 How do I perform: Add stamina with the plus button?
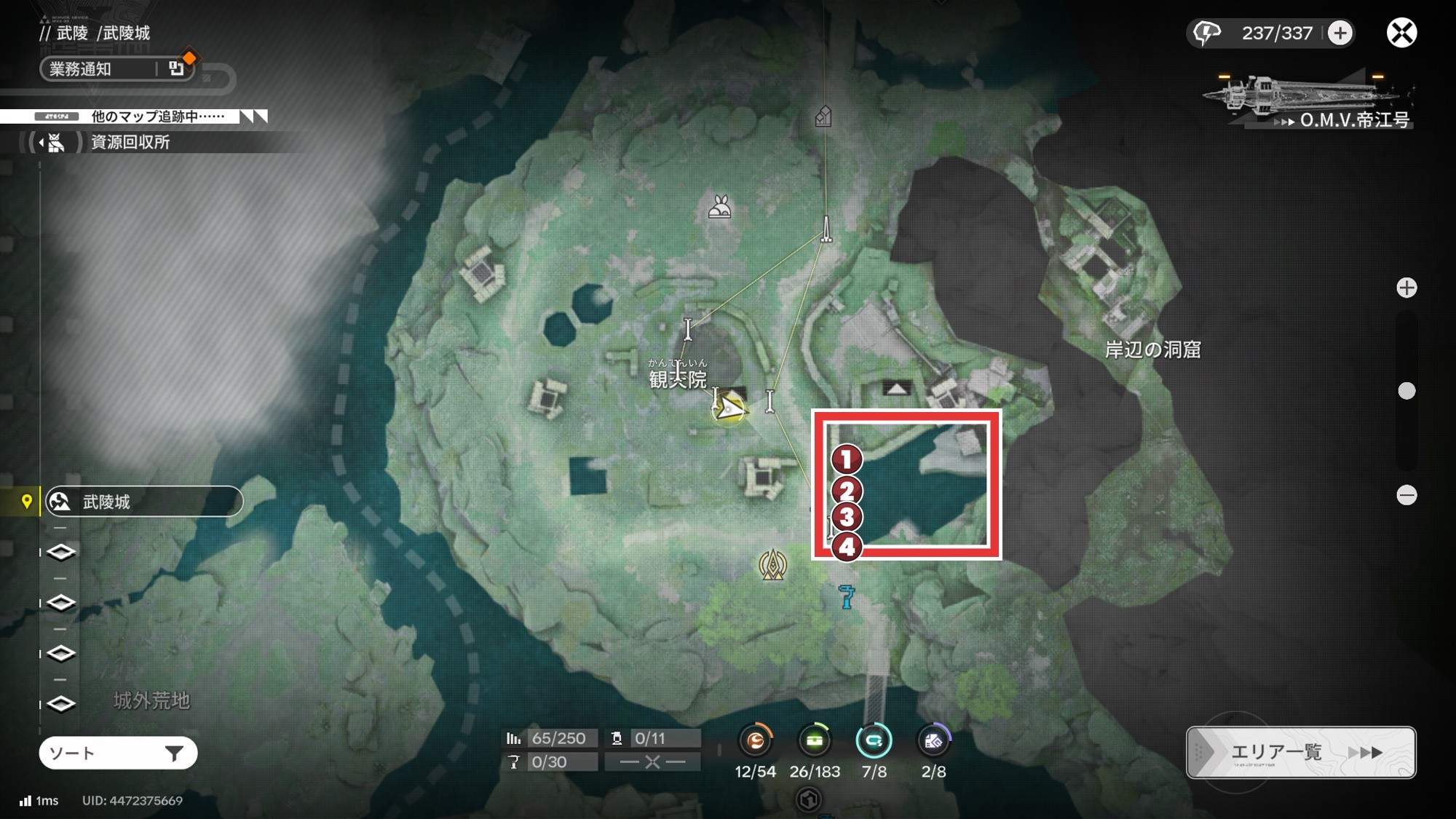[x=1340, y=33]
